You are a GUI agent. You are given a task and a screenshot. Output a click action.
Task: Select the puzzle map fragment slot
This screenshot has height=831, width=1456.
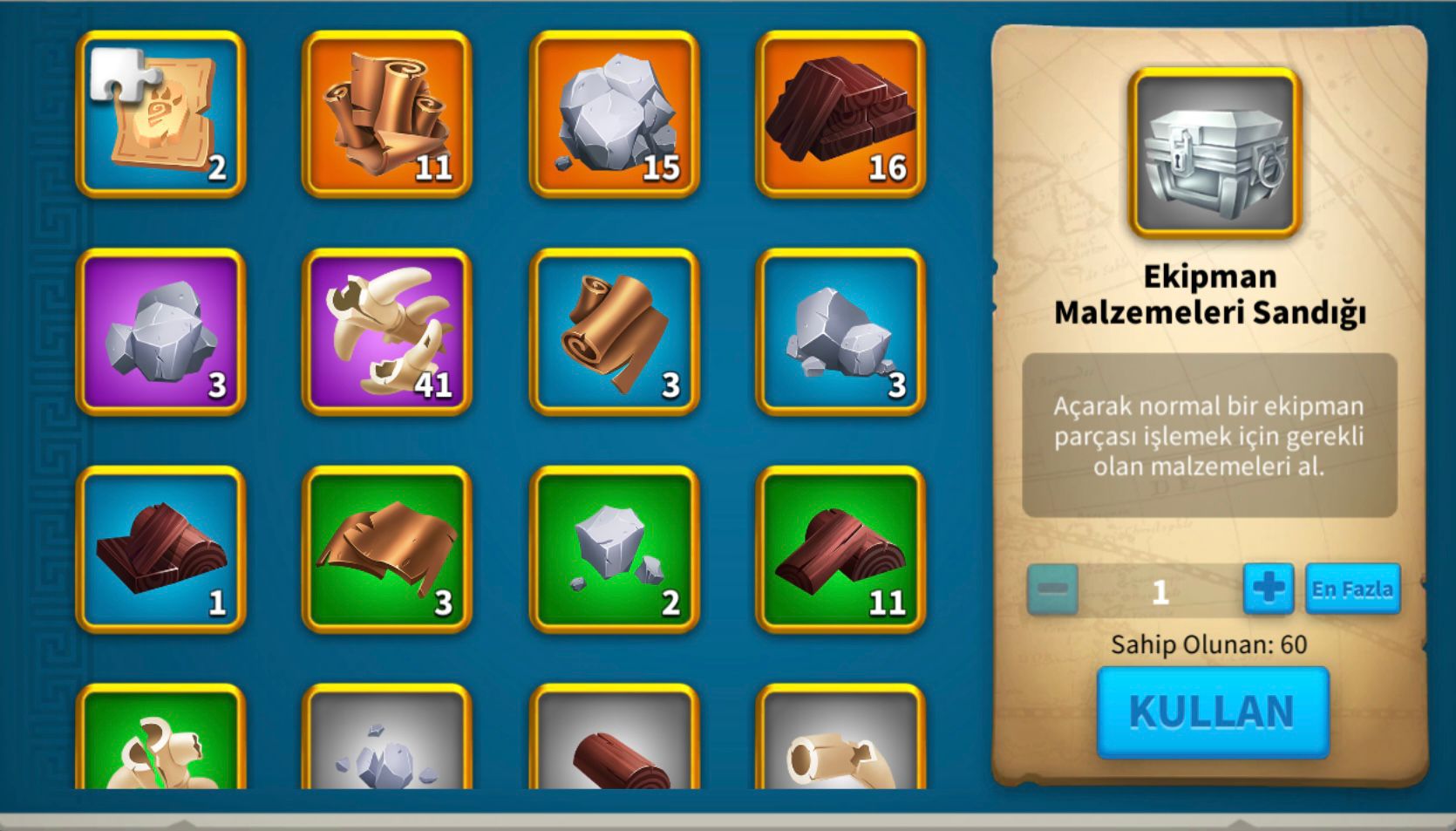tap(160, 114)
